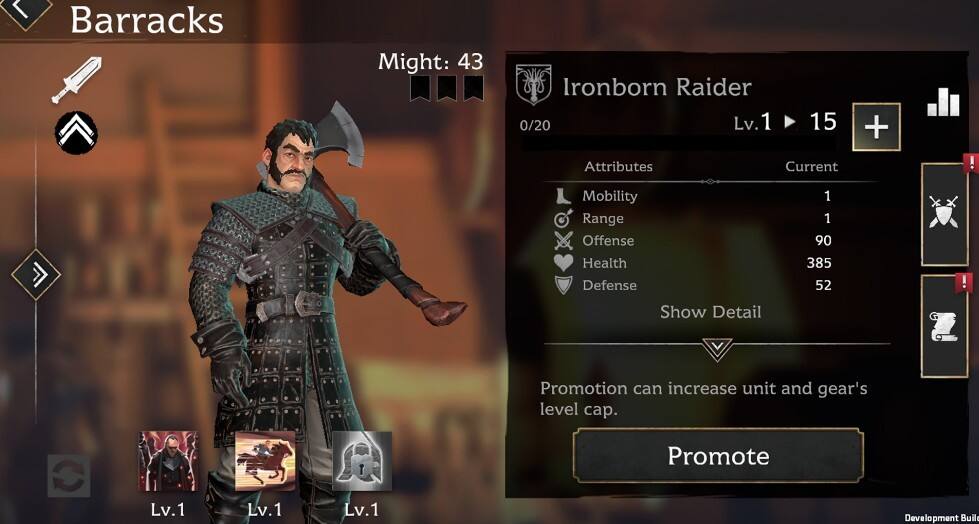The image size is (979, 524).
Task: Open the scroll tab
Action: (943, 326)
